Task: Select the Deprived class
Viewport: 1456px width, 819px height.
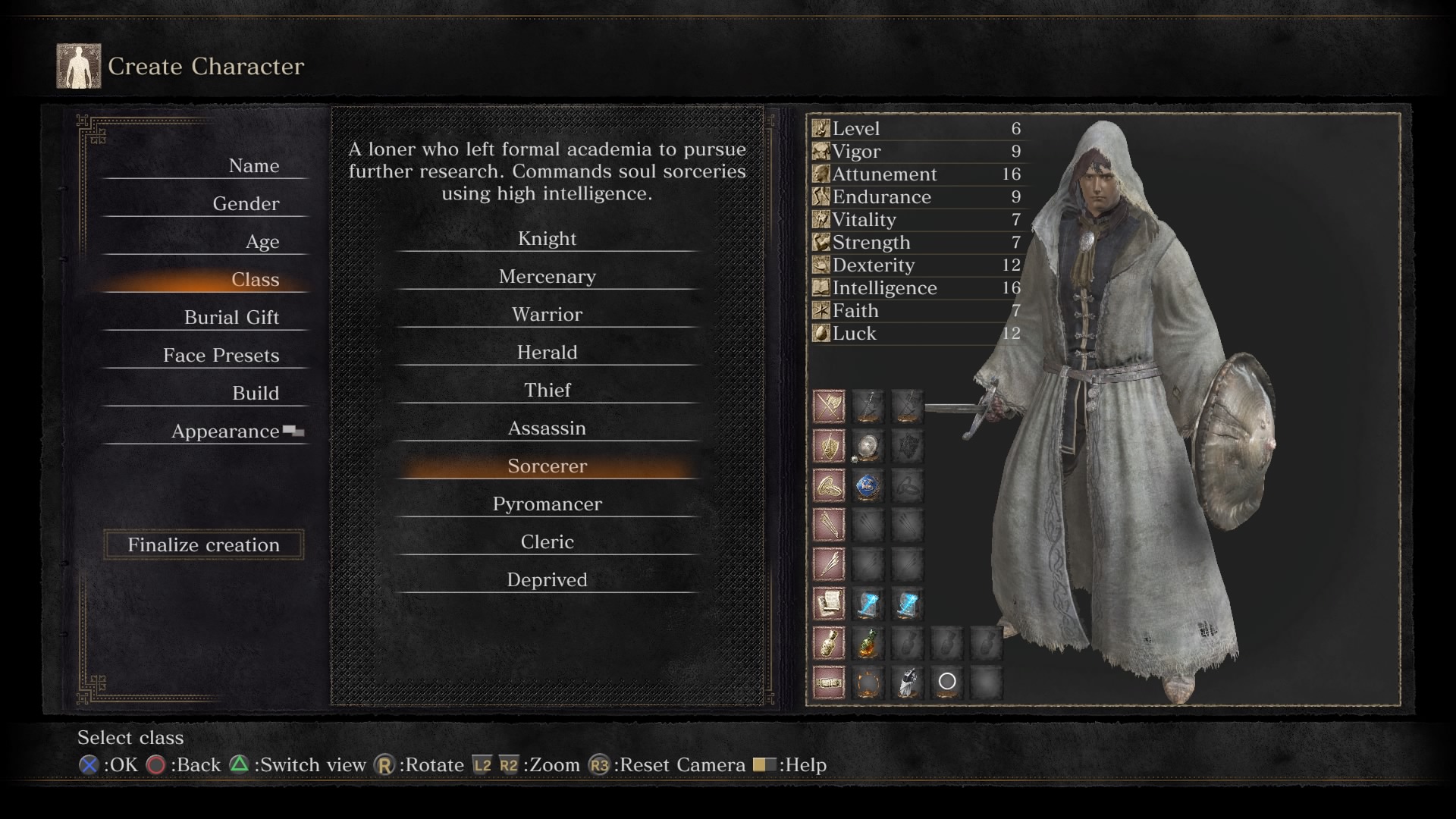Action: [x=547, y=580]
